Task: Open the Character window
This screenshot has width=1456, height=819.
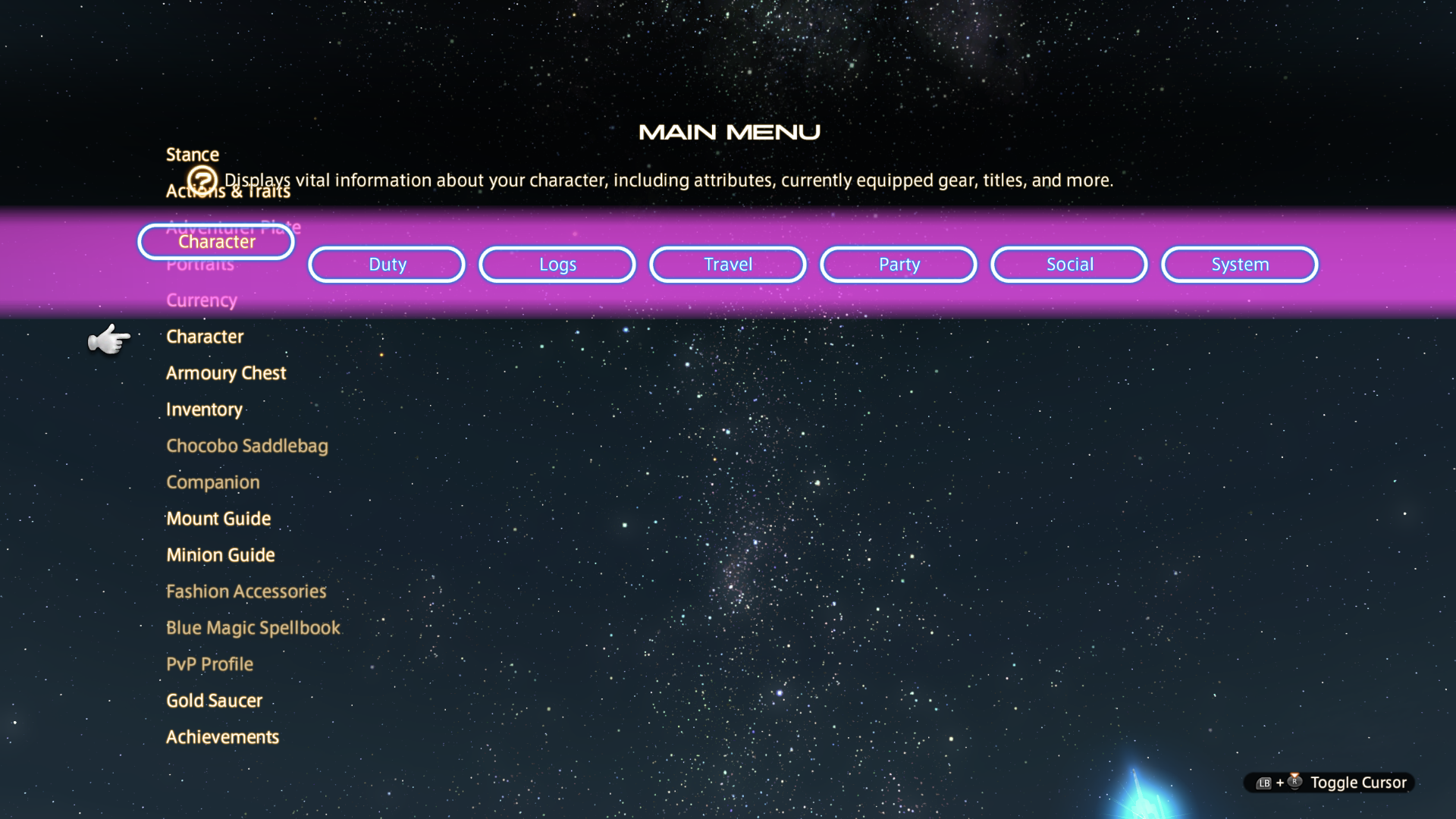Action: pyautogui.click(x=205, y=337)
